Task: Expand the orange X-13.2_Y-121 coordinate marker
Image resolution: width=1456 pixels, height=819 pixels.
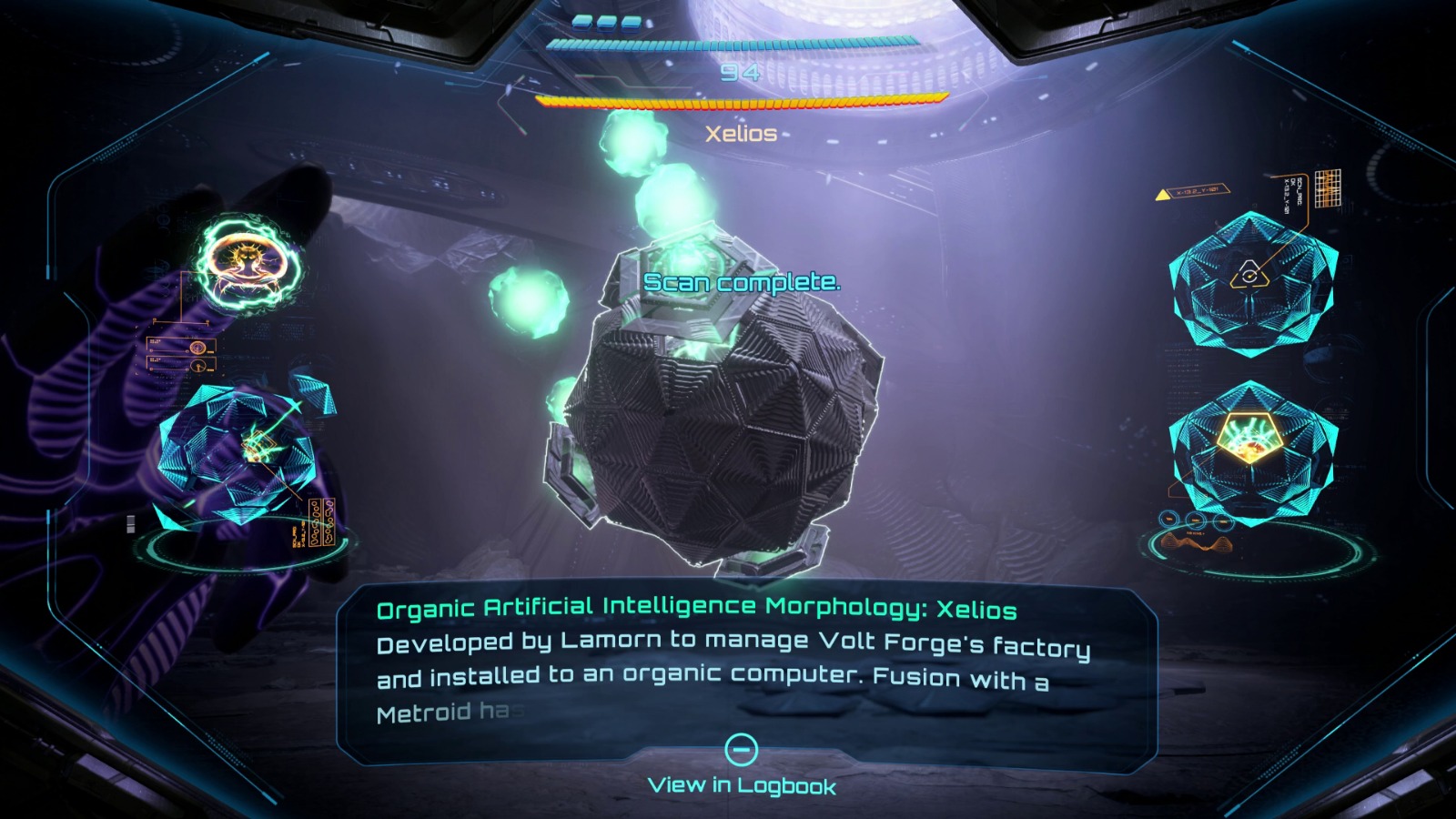Action: 1195,191
